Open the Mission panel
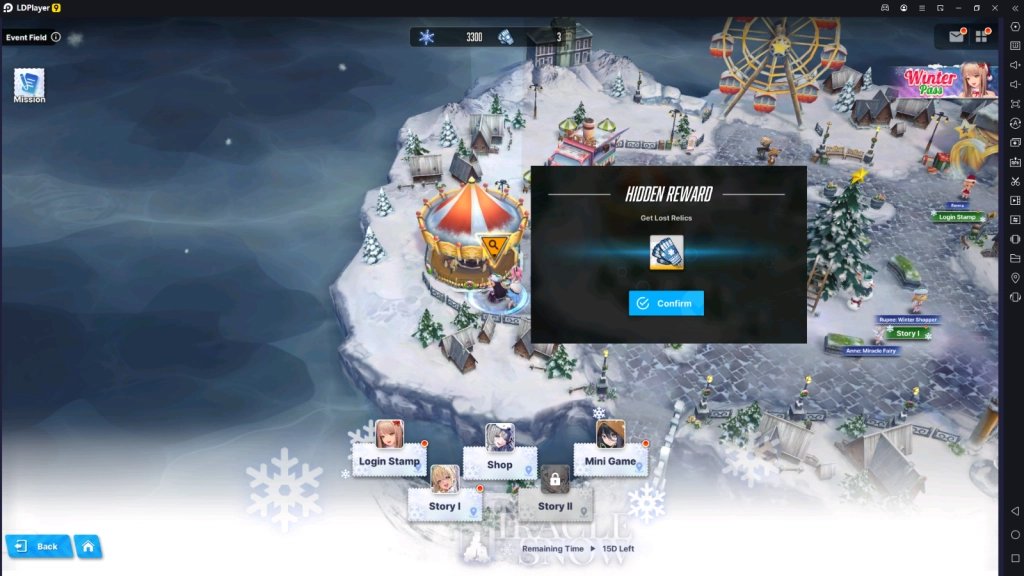The image size is (1024, 576). click(29, 86)
